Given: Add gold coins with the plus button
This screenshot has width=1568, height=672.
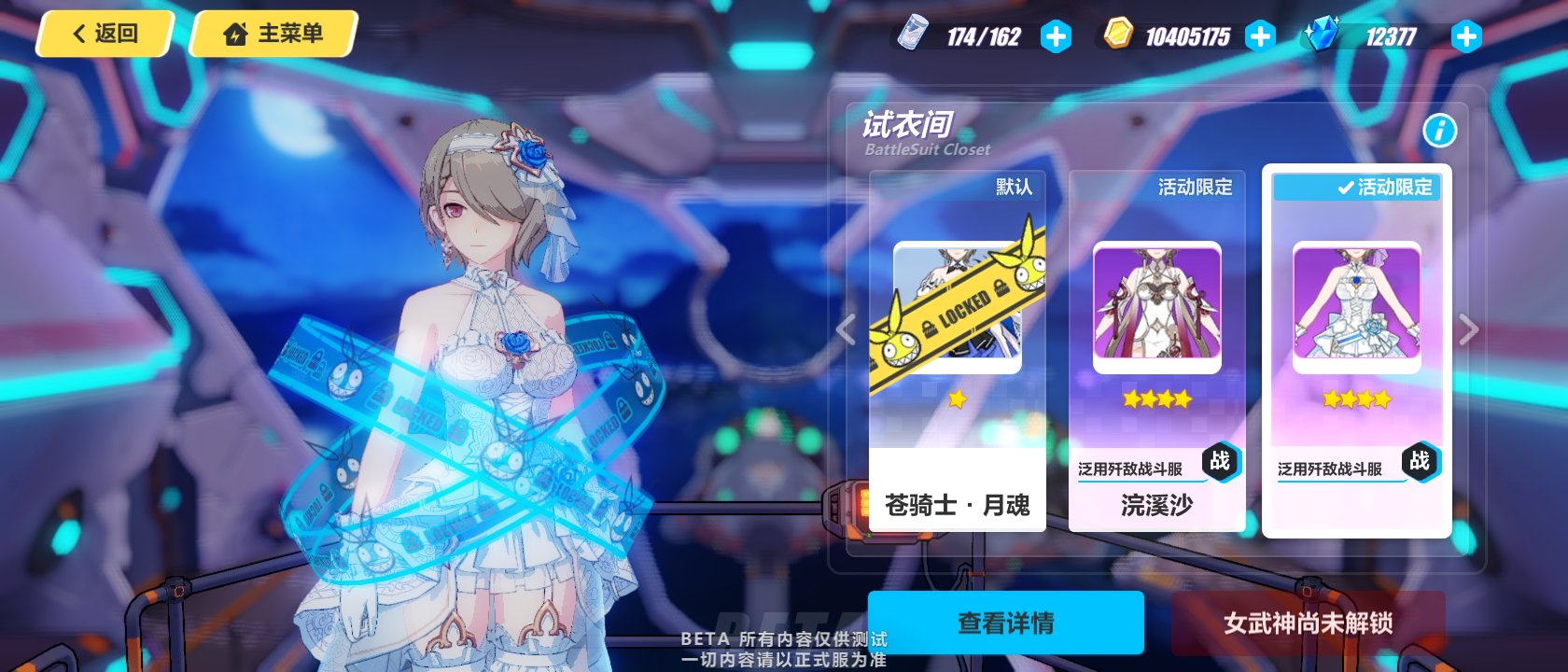Looking at the screenshot, I should pyautogui.click(x=1260, y=36).
